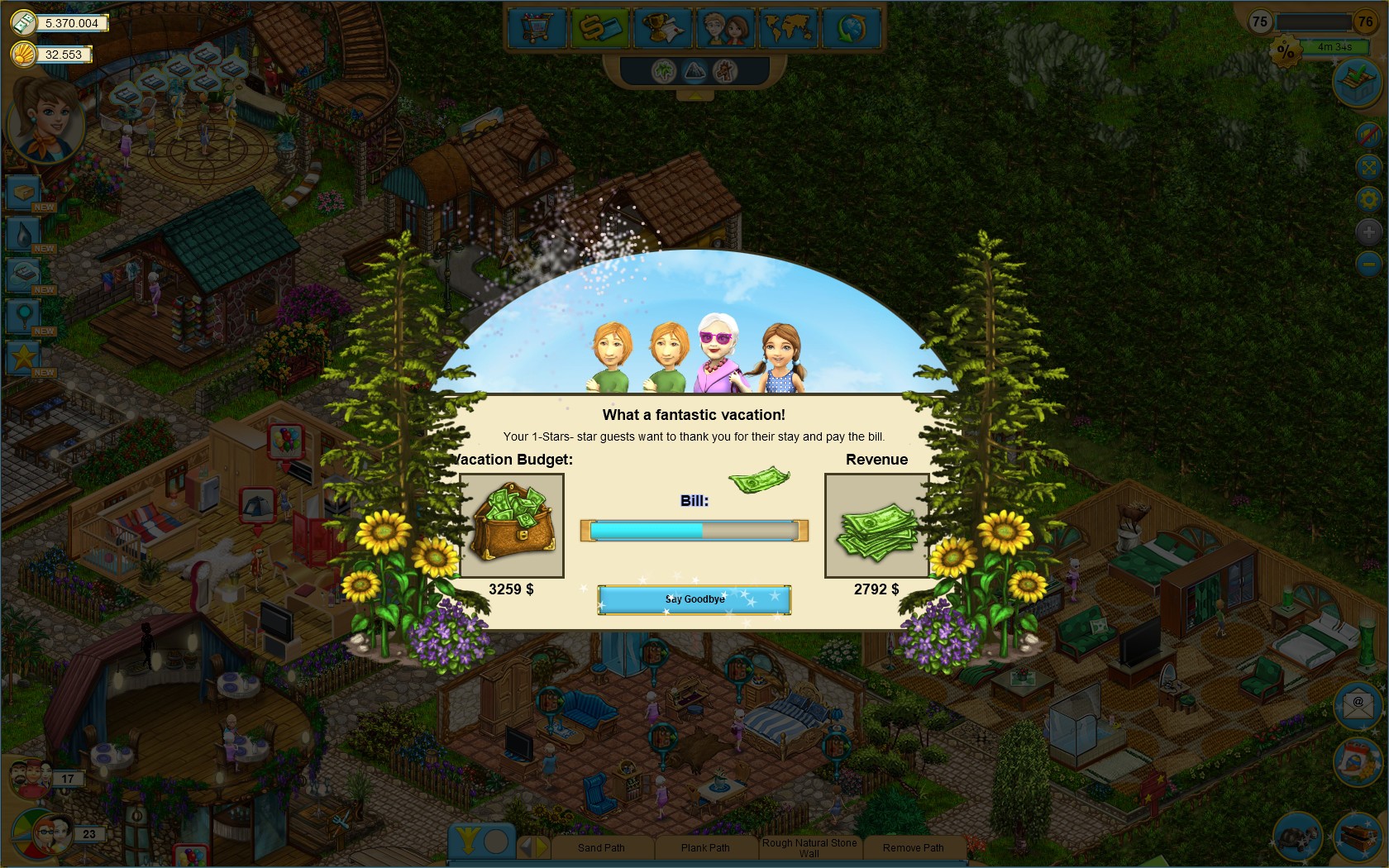The image size is (1389, 868).
Task: Expand the mountain view selector panel
Action: 694,72
